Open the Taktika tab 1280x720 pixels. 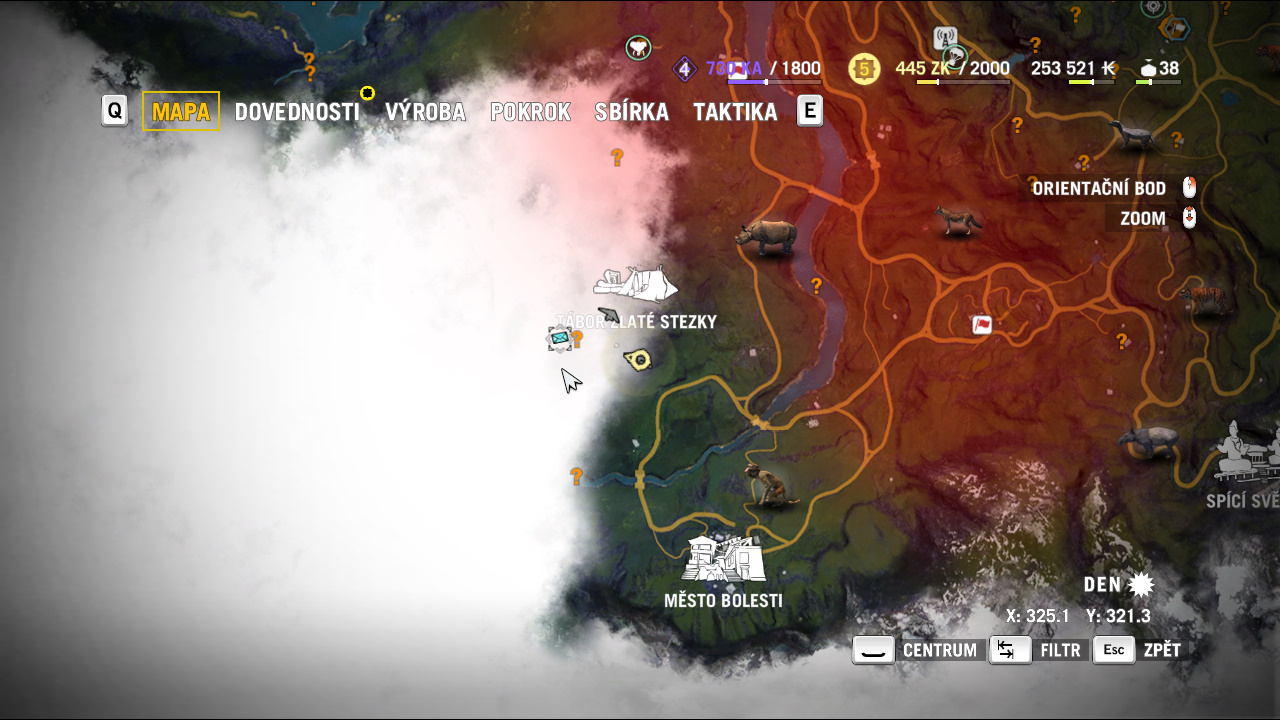click(x=735, y=112)
